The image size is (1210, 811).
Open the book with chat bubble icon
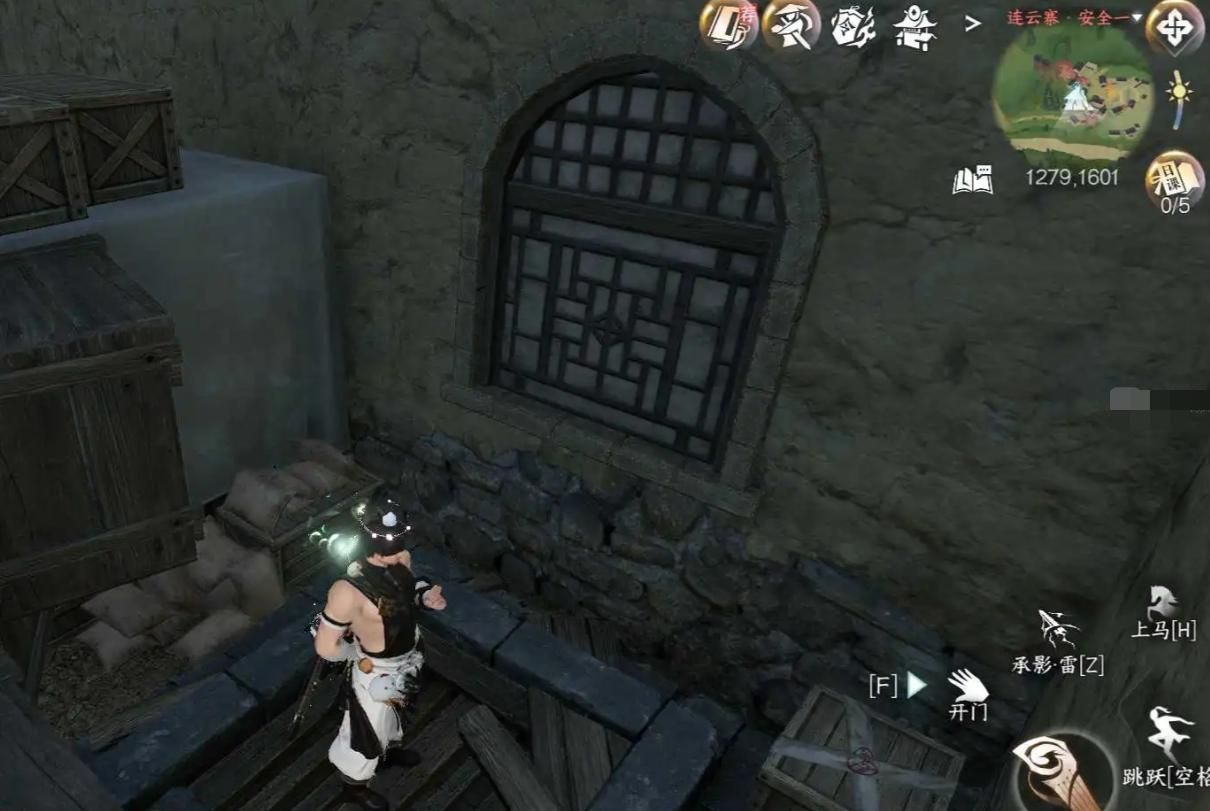point(972,180)
